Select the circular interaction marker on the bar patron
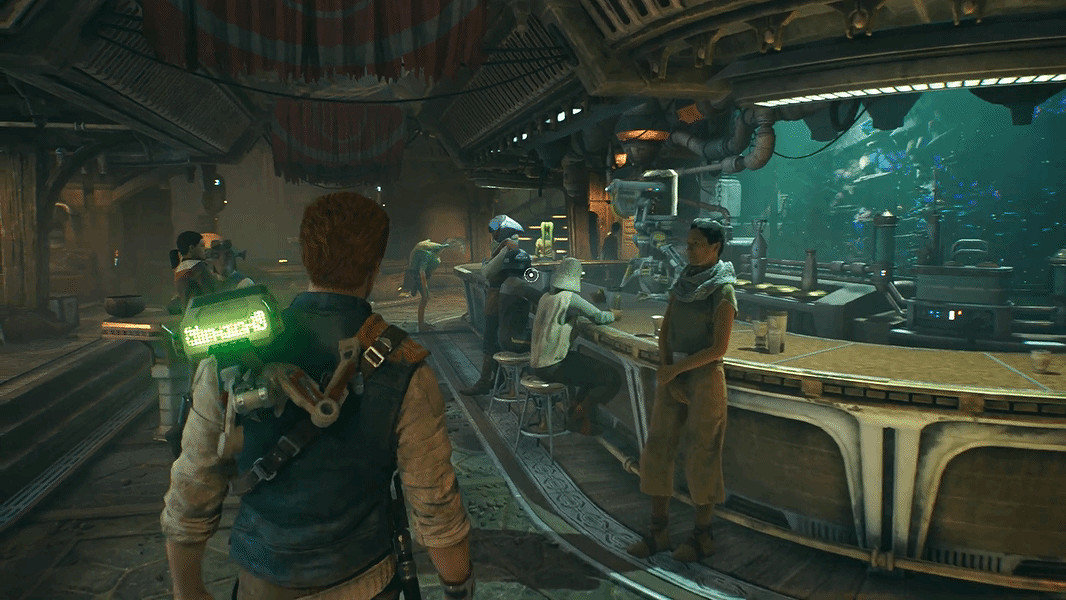Viewport: 1066px width, 600px height. click(531, 274)
